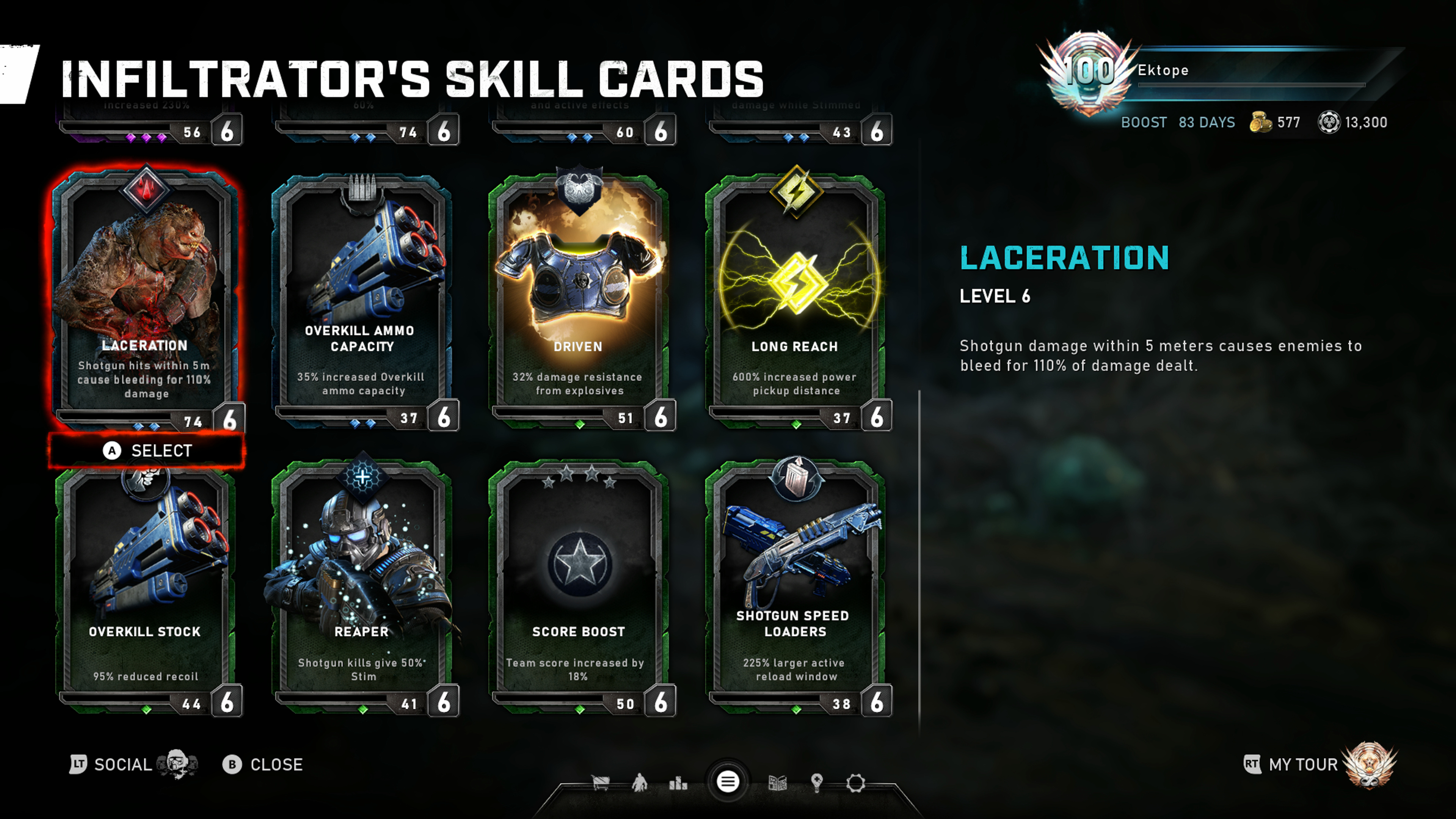Click the central hamburger menu button

(x=728, y=782)
